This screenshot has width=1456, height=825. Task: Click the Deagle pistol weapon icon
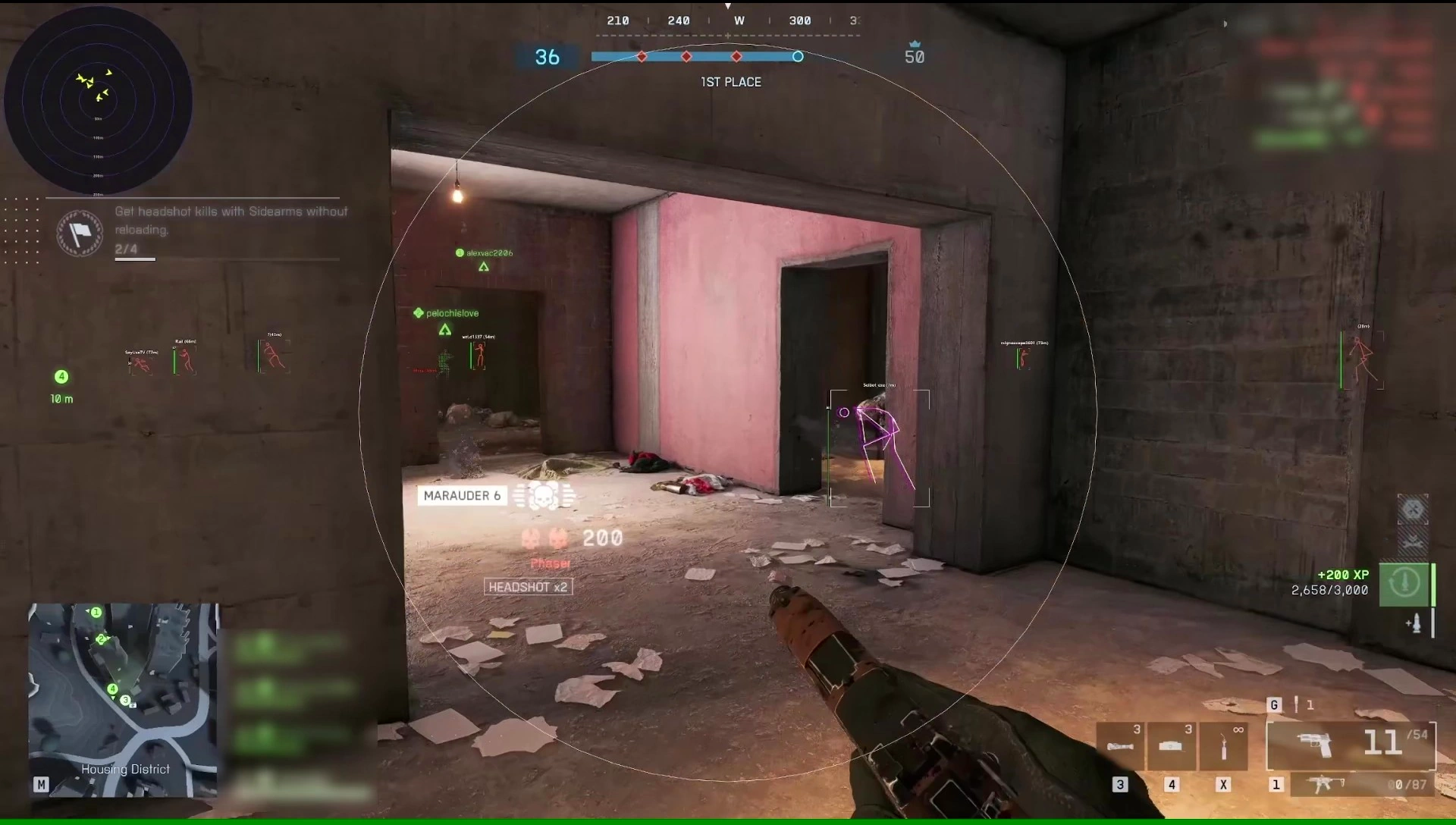[1316, 745]
